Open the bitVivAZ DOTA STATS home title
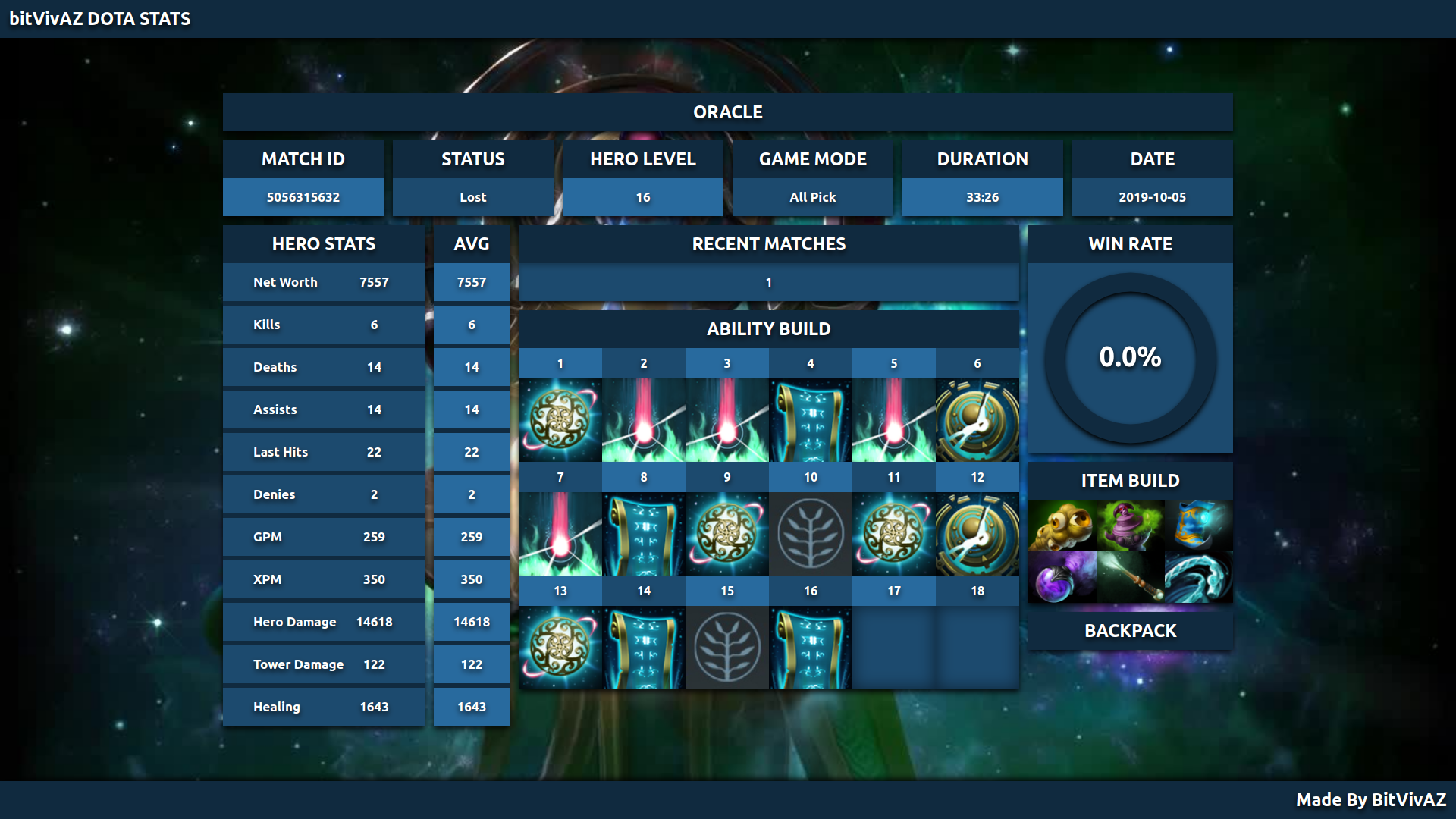The height and width of the screenshot is (819, 1456). (99, 19)
